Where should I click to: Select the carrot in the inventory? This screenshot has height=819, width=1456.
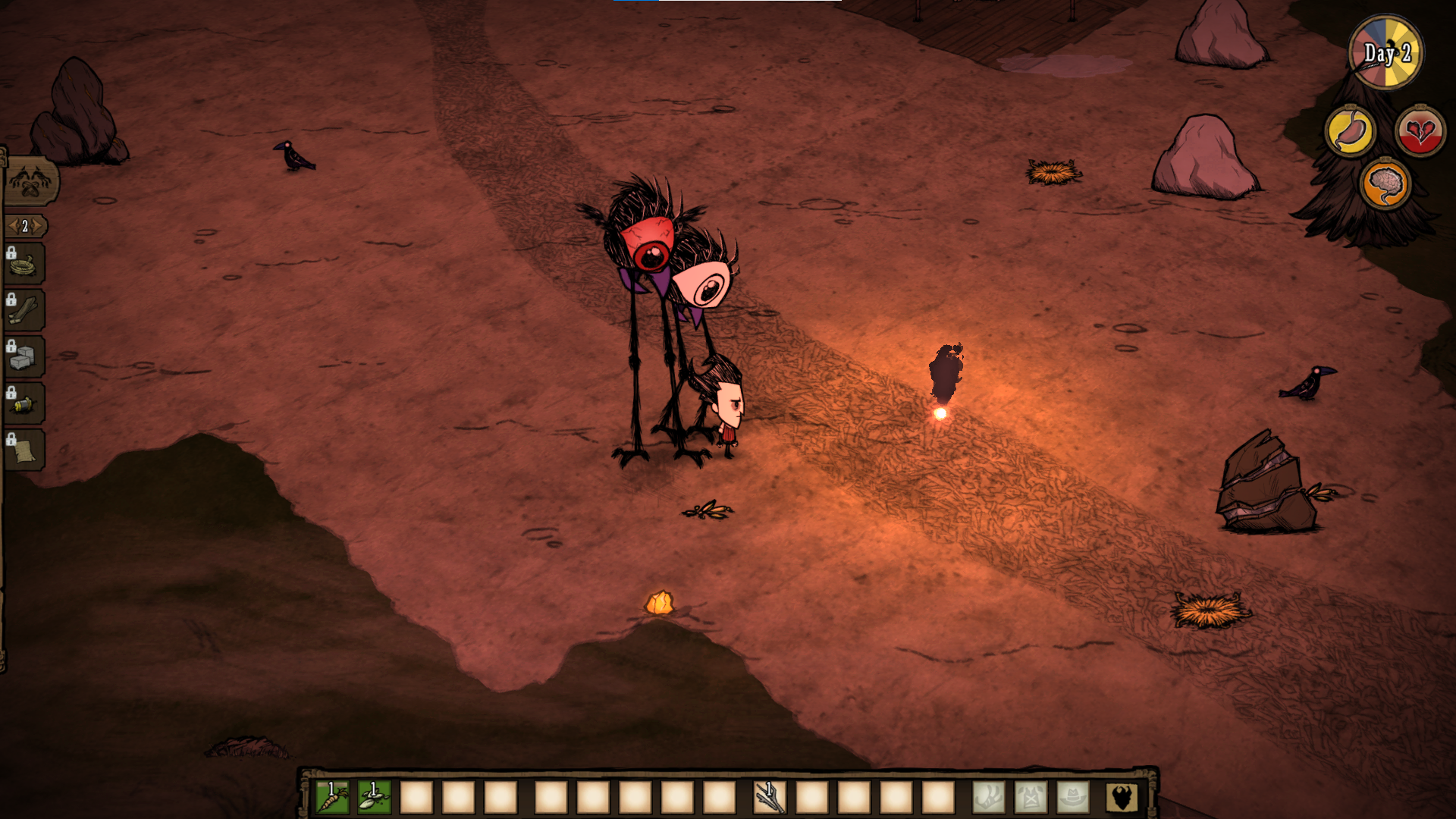(332, 798)
